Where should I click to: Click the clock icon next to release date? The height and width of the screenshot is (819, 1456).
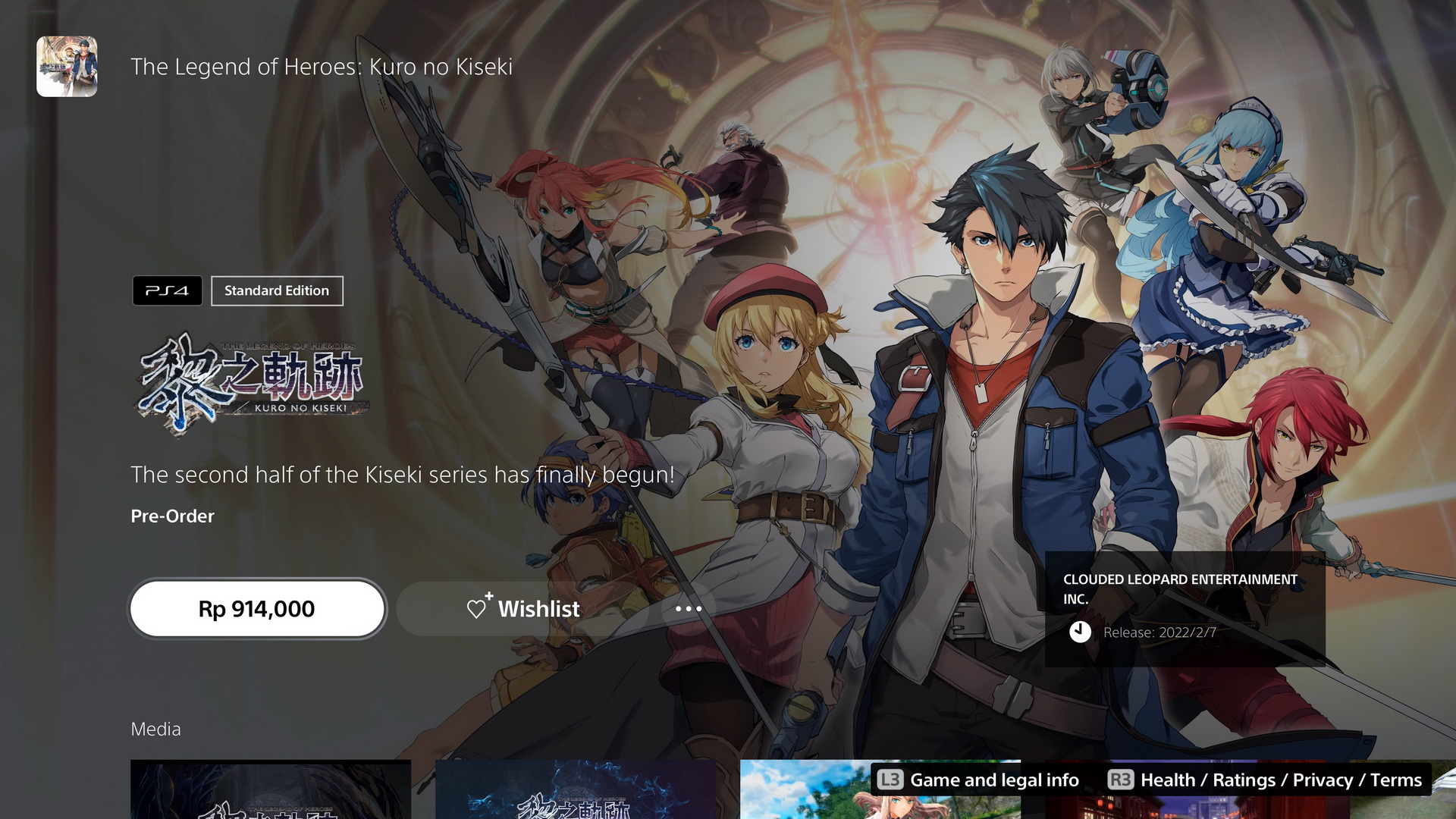pyautogui.click(x=1081, y=631)
